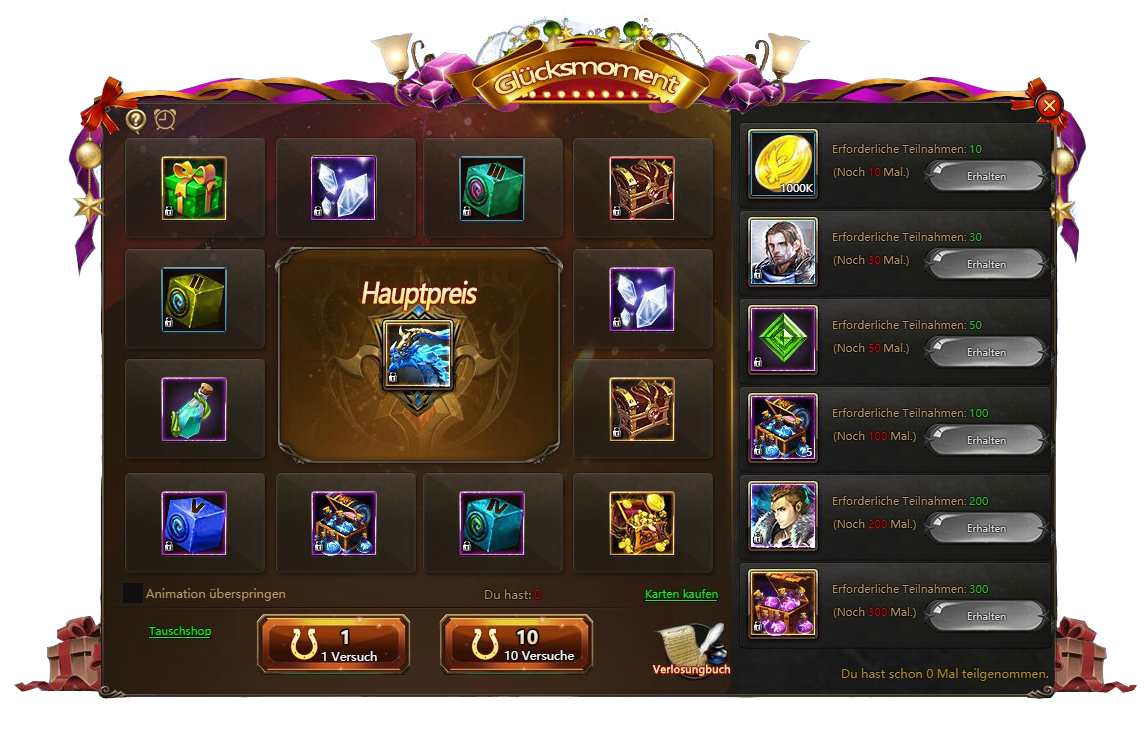The height and width of the screenshot is (738, 1147).
Task: Choose the green potion bottle prize
Action: pos(194,409)
